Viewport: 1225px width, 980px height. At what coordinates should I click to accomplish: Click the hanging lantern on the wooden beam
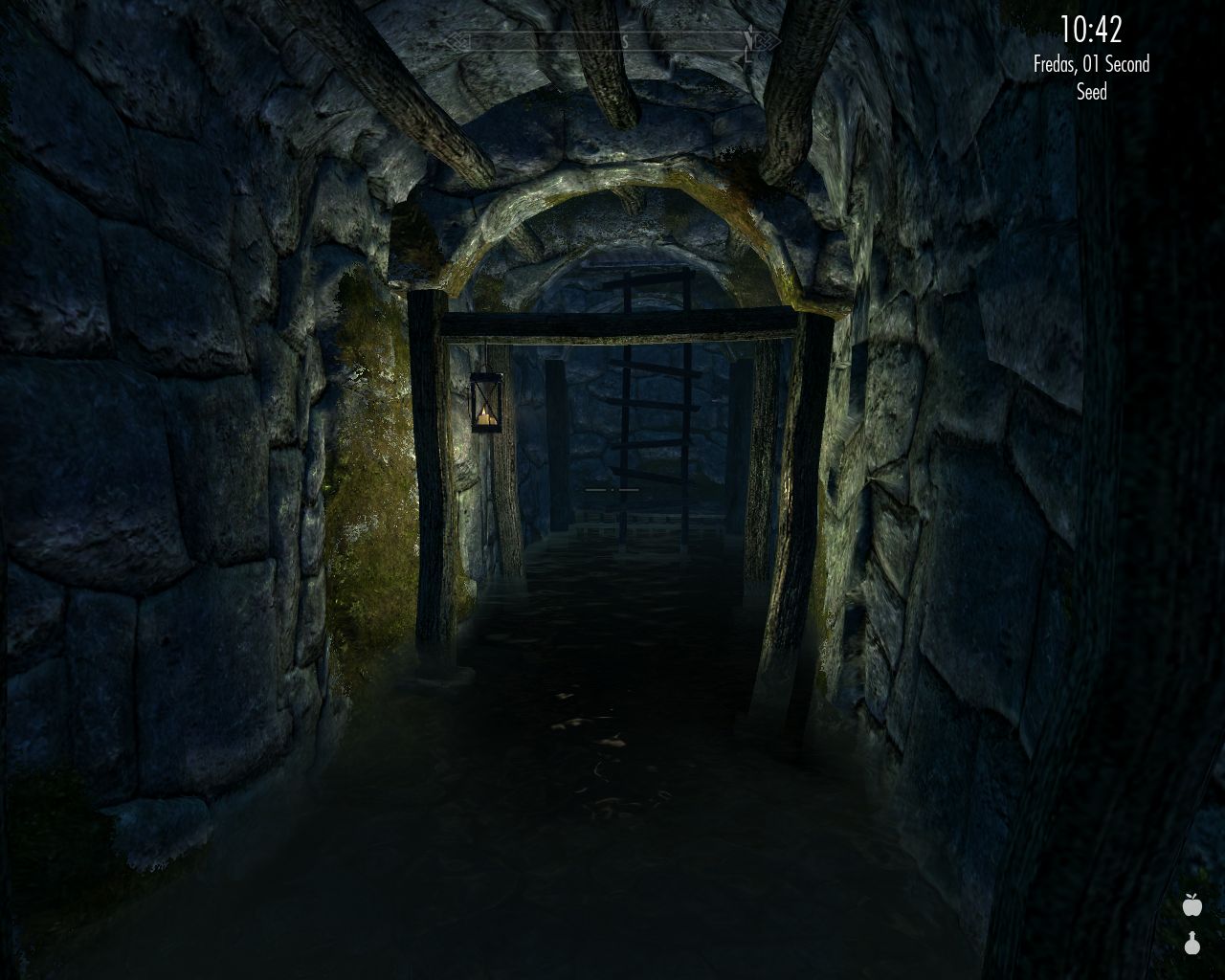pyautogui.click(x=488, y=402)
